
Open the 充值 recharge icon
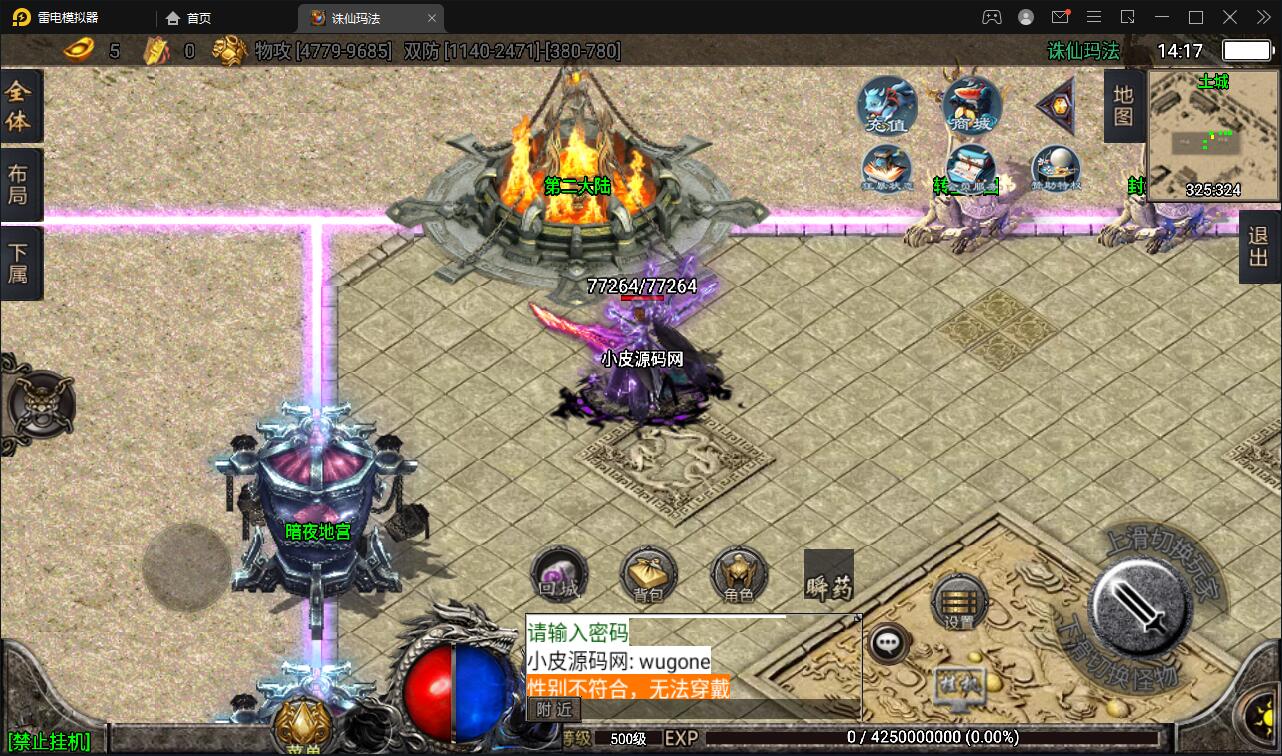point(887,105)
